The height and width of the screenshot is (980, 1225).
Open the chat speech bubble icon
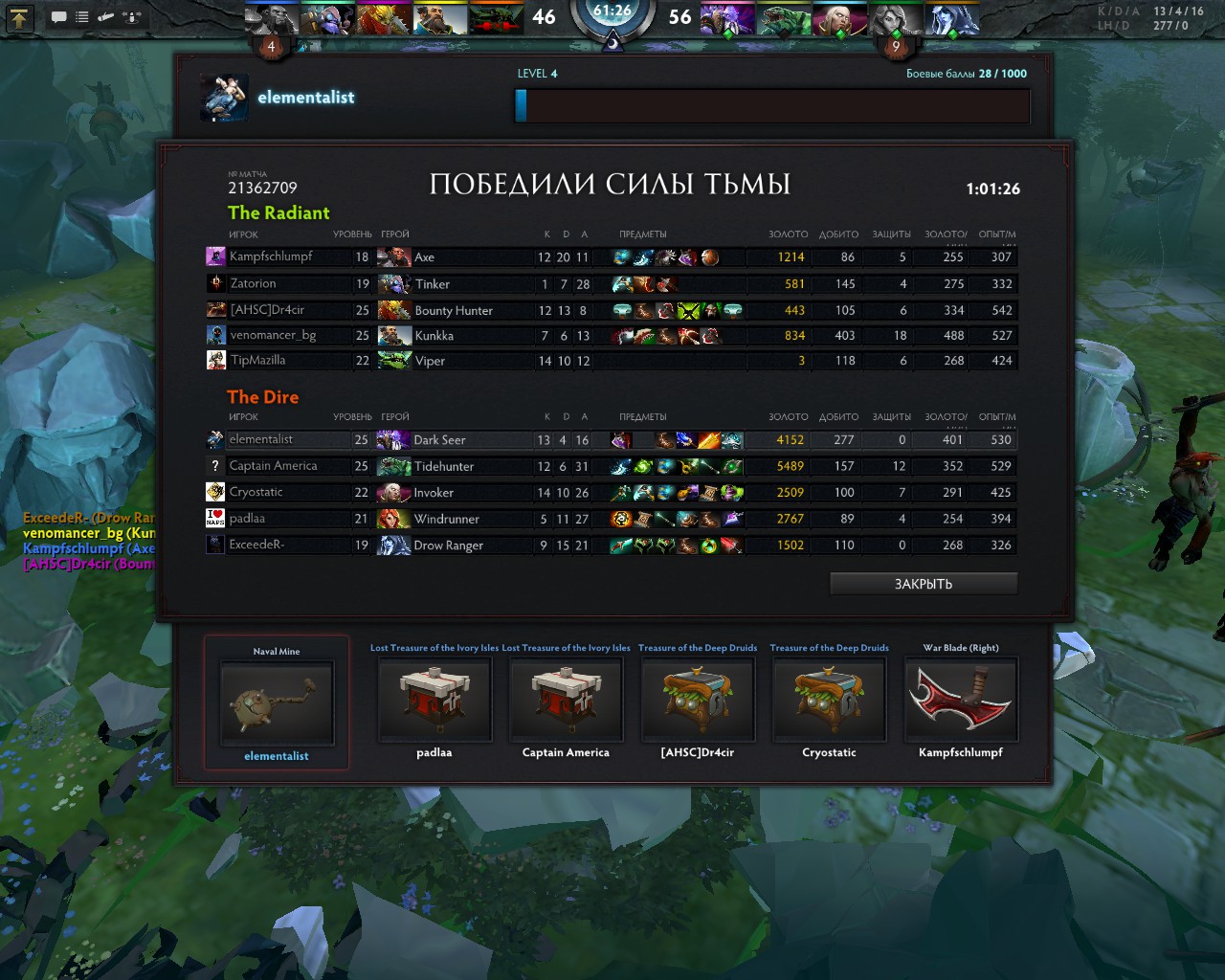click(58, 17)
